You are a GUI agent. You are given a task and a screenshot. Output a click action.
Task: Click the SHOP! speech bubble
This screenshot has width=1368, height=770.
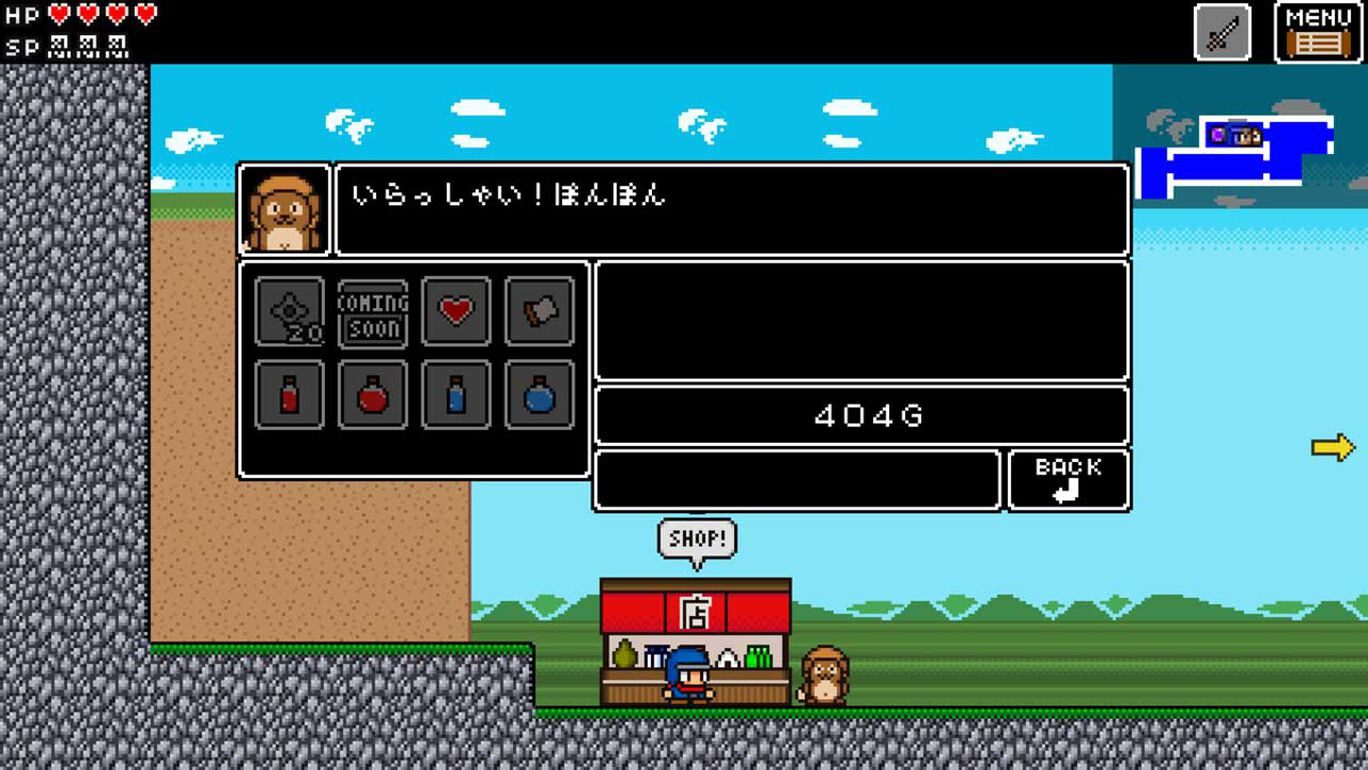coord(698,538)
